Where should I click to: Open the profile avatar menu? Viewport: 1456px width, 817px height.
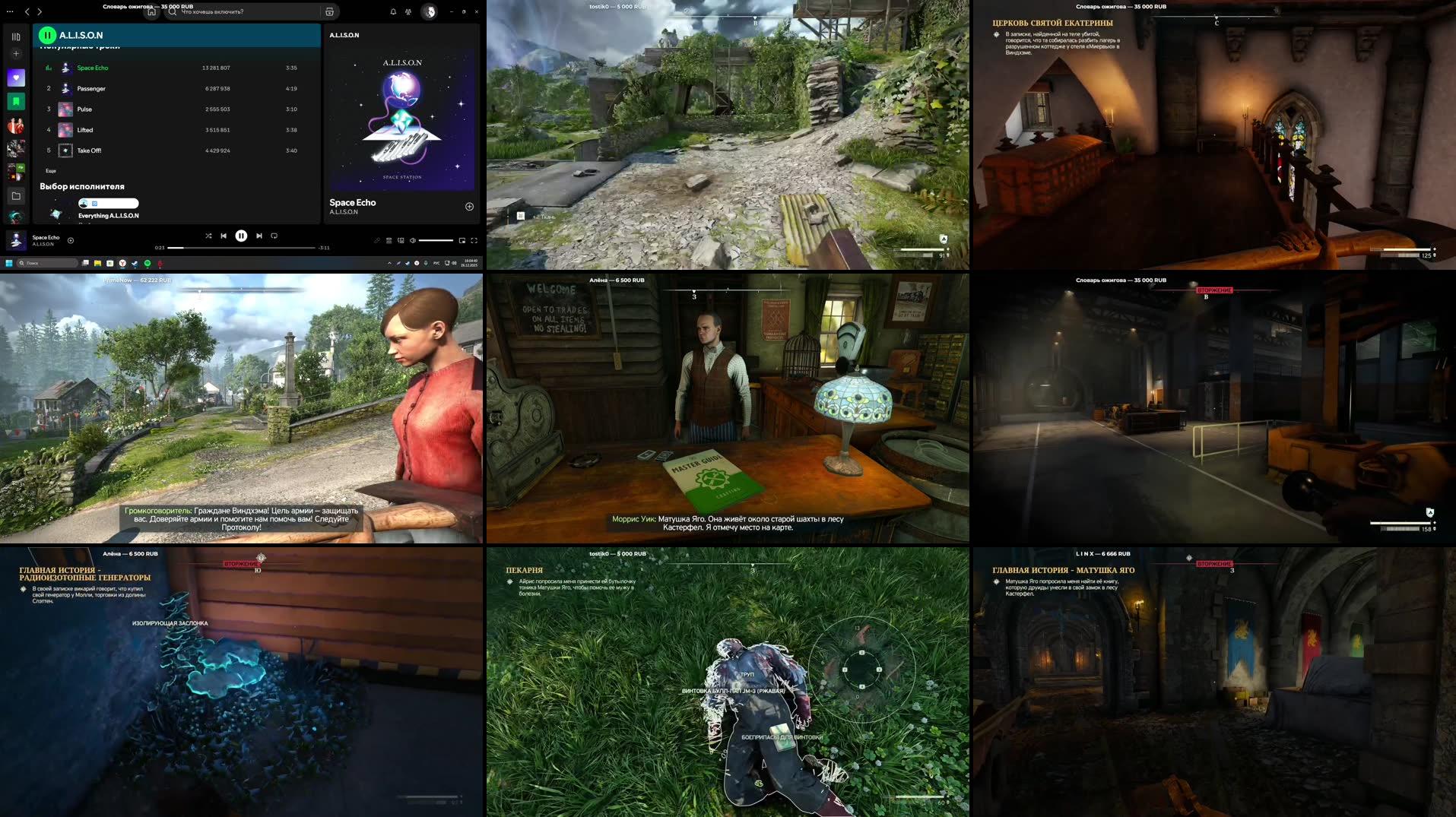(x=429, y=11)
